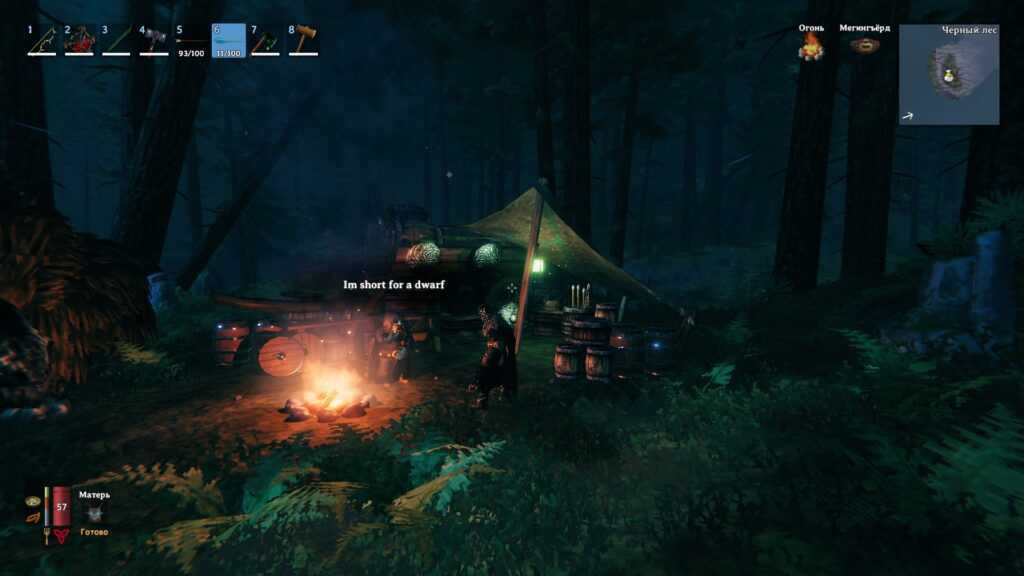Click the top food icon beside the health bar

(33, 500)
